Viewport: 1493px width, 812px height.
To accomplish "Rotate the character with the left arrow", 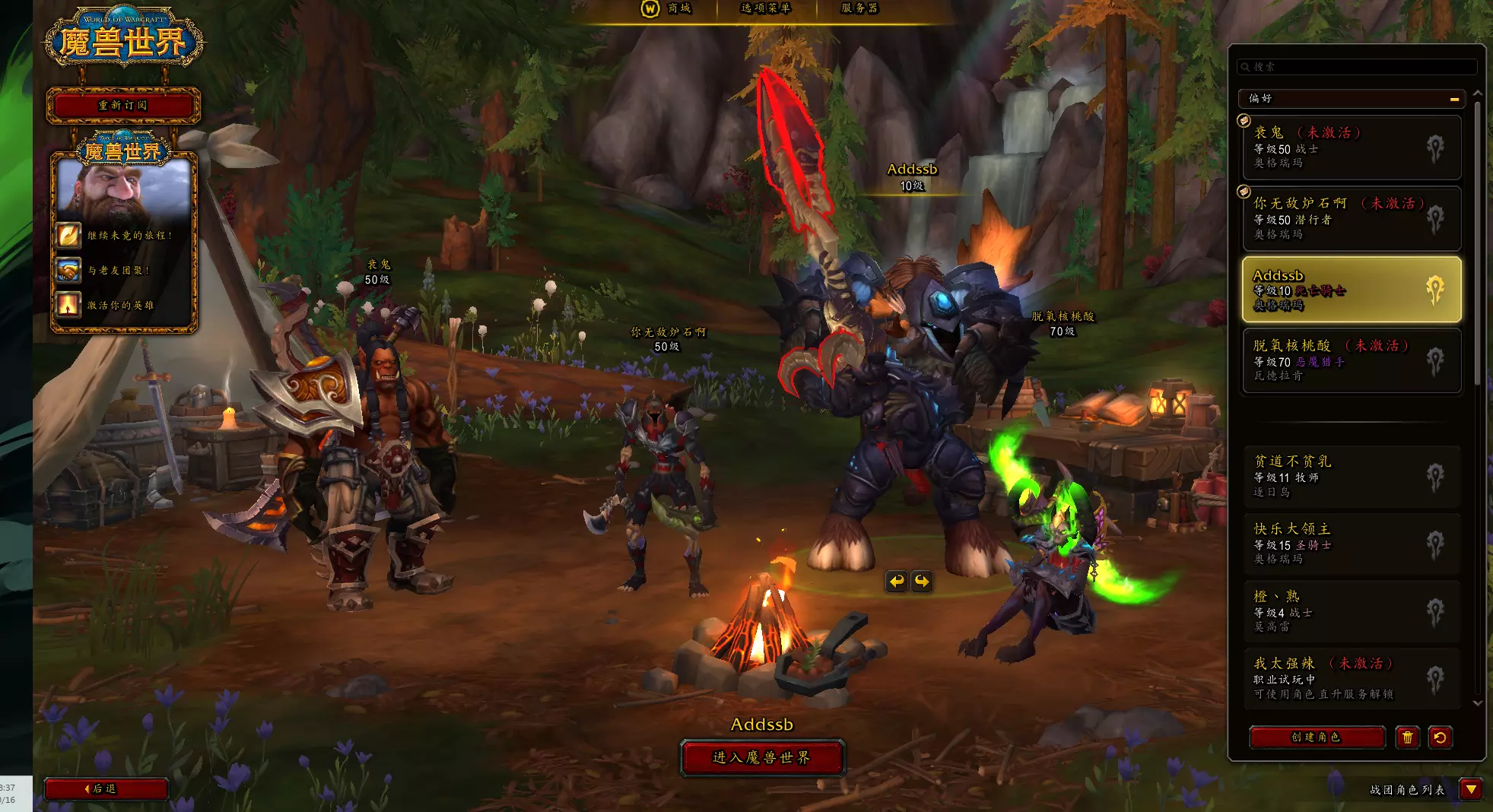I will [897, 582].
